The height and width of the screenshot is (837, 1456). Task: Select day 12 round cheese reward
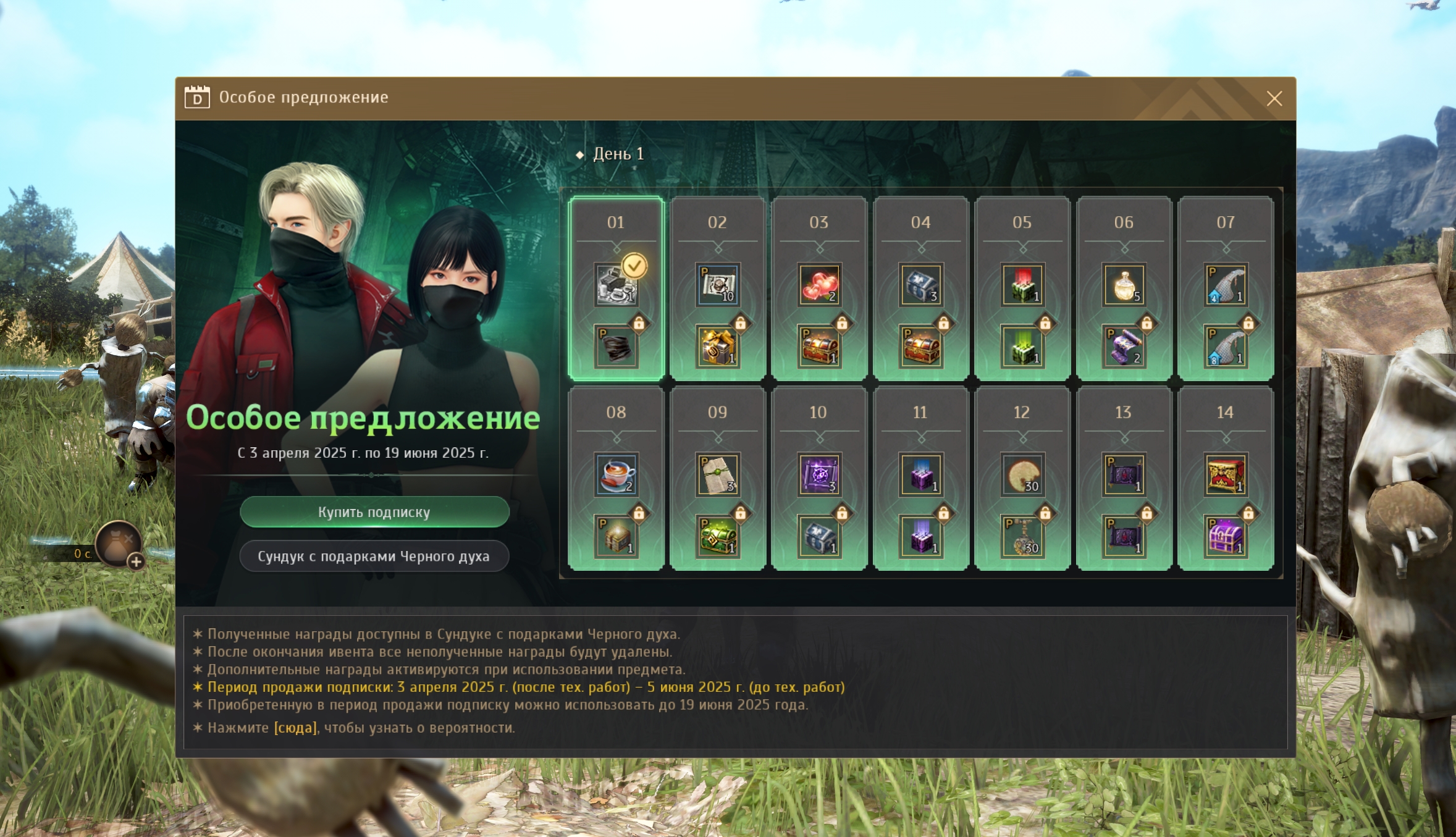1022,475
